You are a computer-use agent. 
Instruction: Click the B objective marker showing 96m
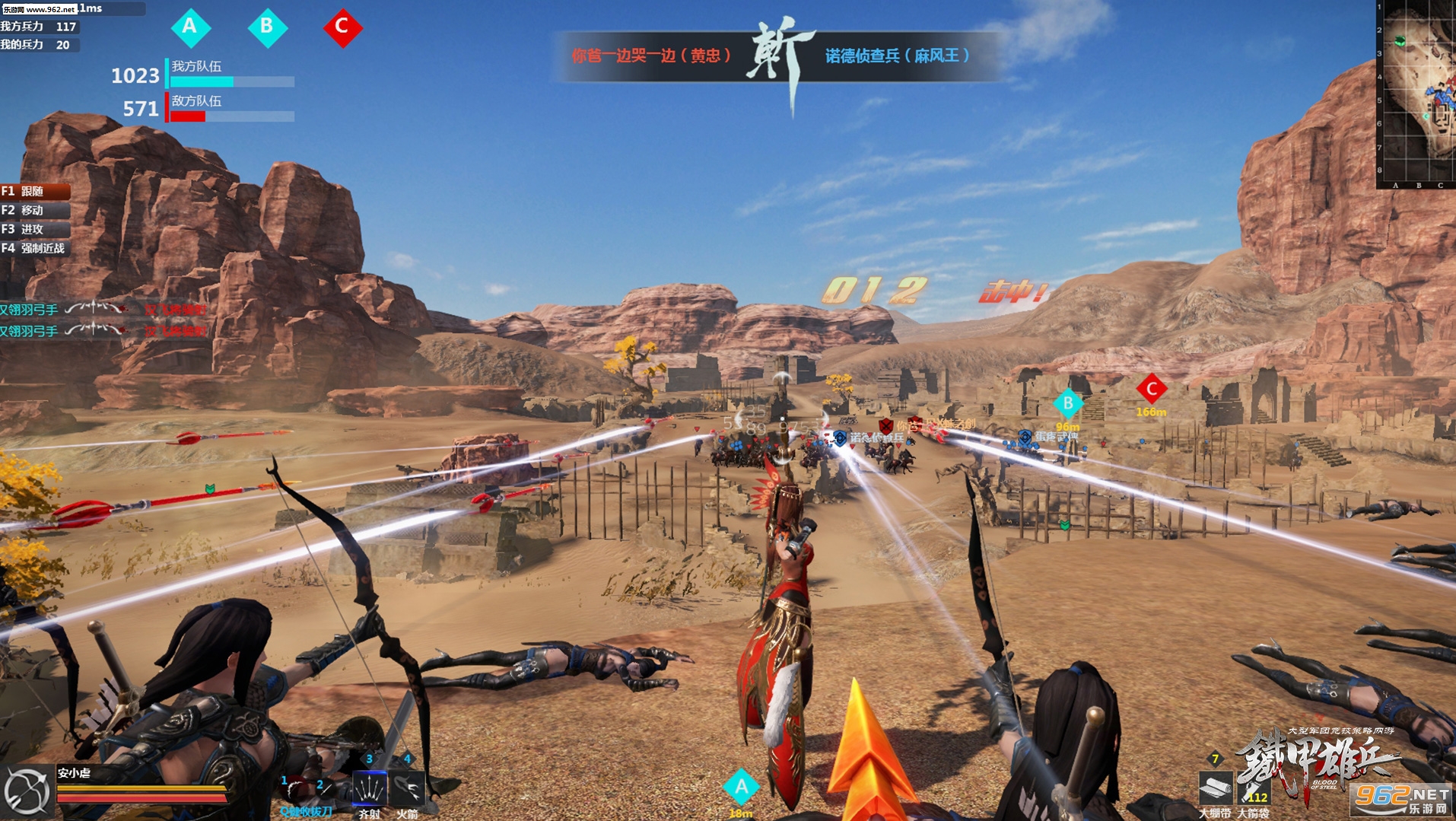[1067, 403]
